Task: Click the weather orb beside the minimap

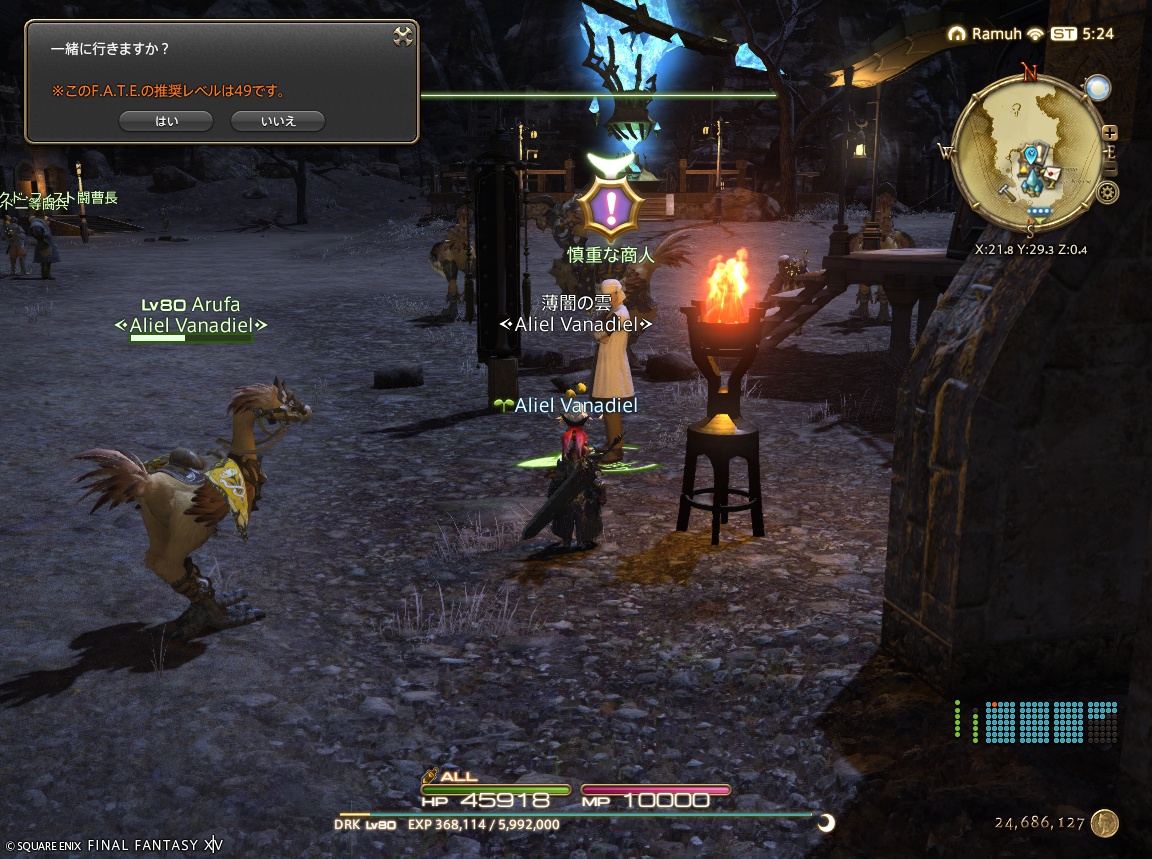Action: 1098,88
